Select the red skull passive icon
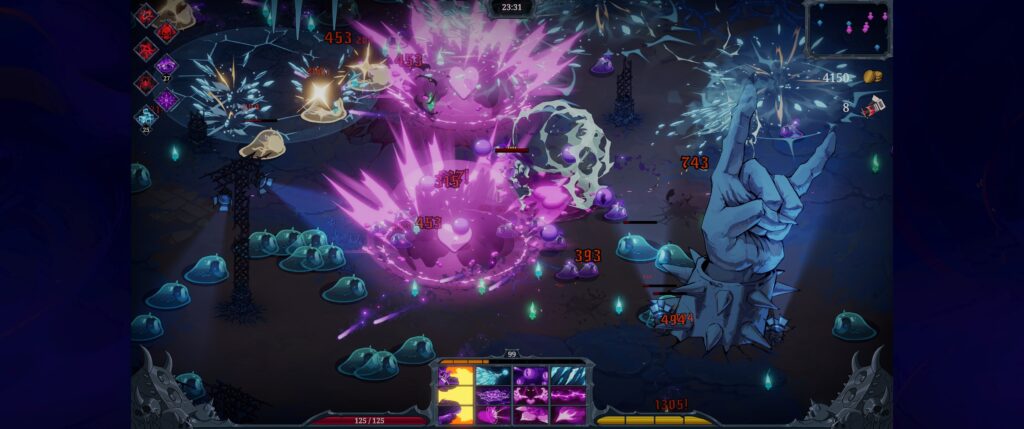The image size is (1024, 429). coord(166,32)
